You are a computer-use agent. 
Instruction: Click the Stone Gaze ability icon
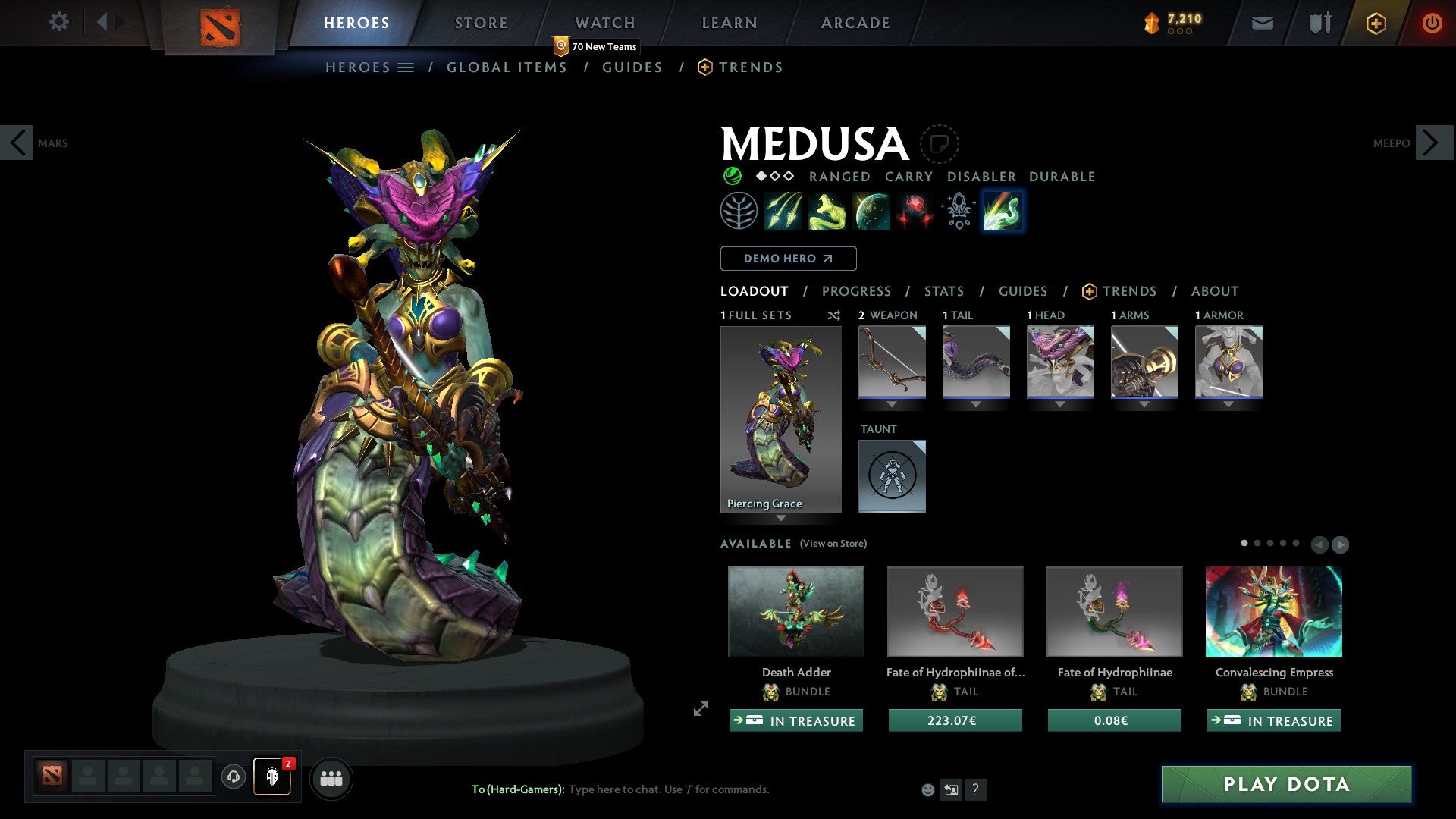tap(915, 211)
